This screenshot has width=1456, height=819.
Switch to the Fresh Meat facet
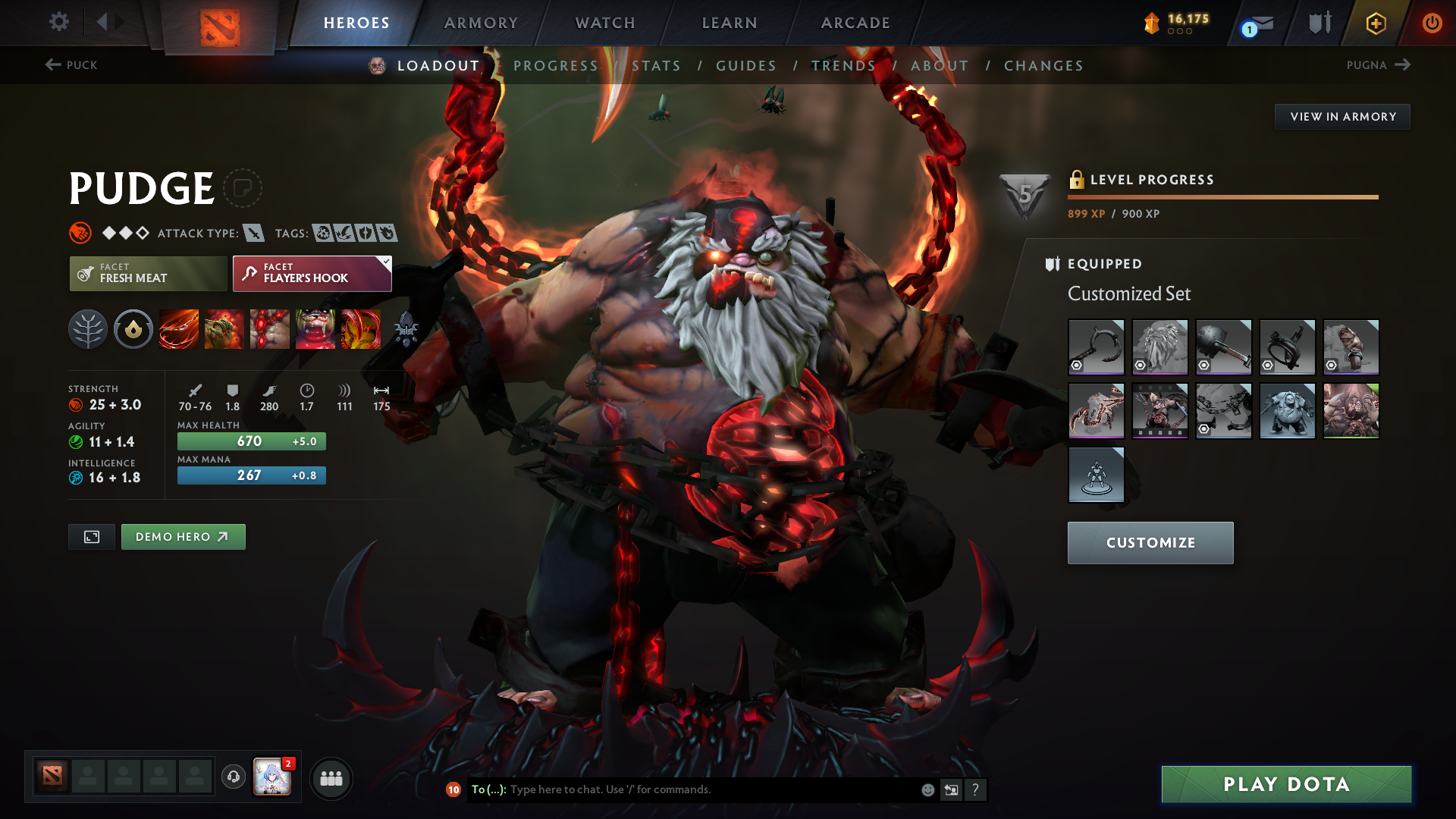(x=148, y=274)
